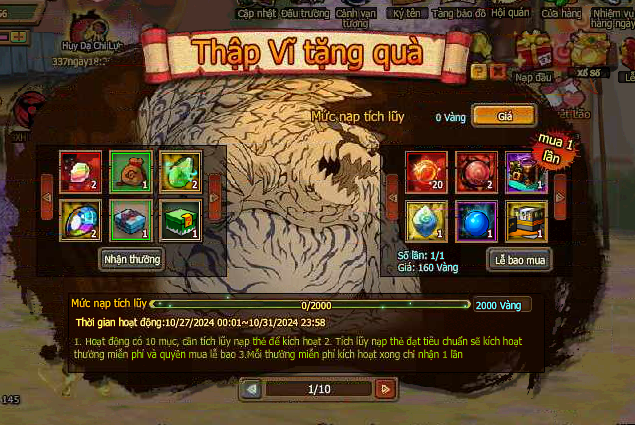The height and width of the screenshot is (425, 635).
Task: Select the golden treasure chest pack item
Action: (x=525, y=219)
